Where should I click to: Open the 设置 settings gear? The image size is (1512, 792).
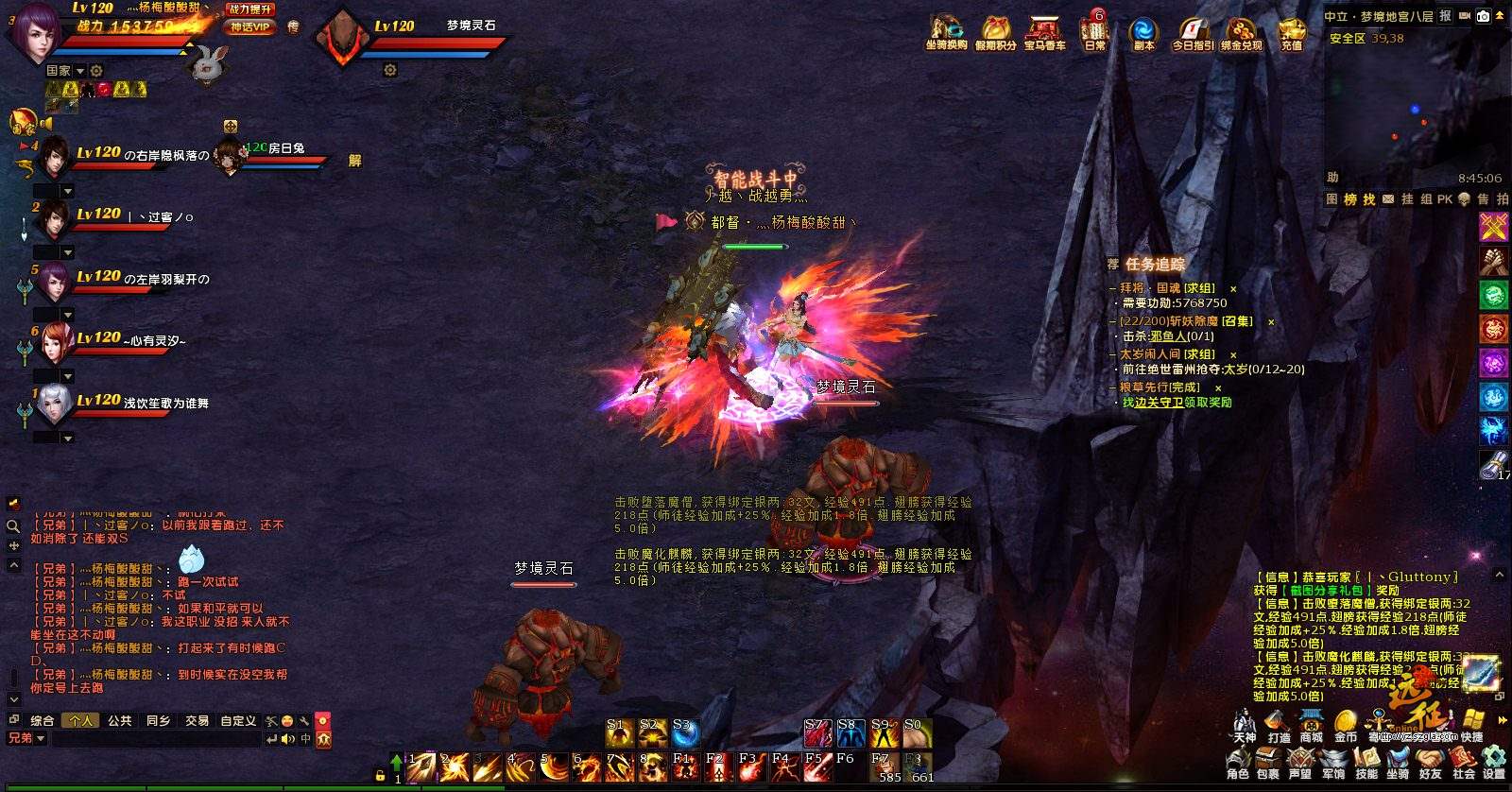coord(1494,762)
